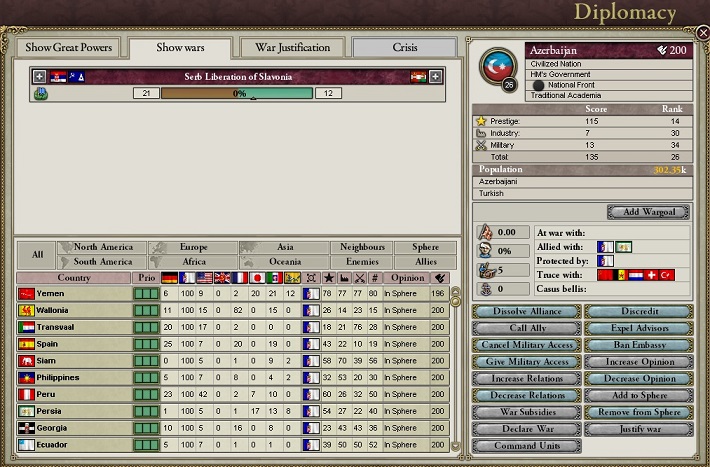This screenshot has width=710, height=467.
Task: Click the Ban Embassy button
Action: pyautogui.click(x=640, y=345)
